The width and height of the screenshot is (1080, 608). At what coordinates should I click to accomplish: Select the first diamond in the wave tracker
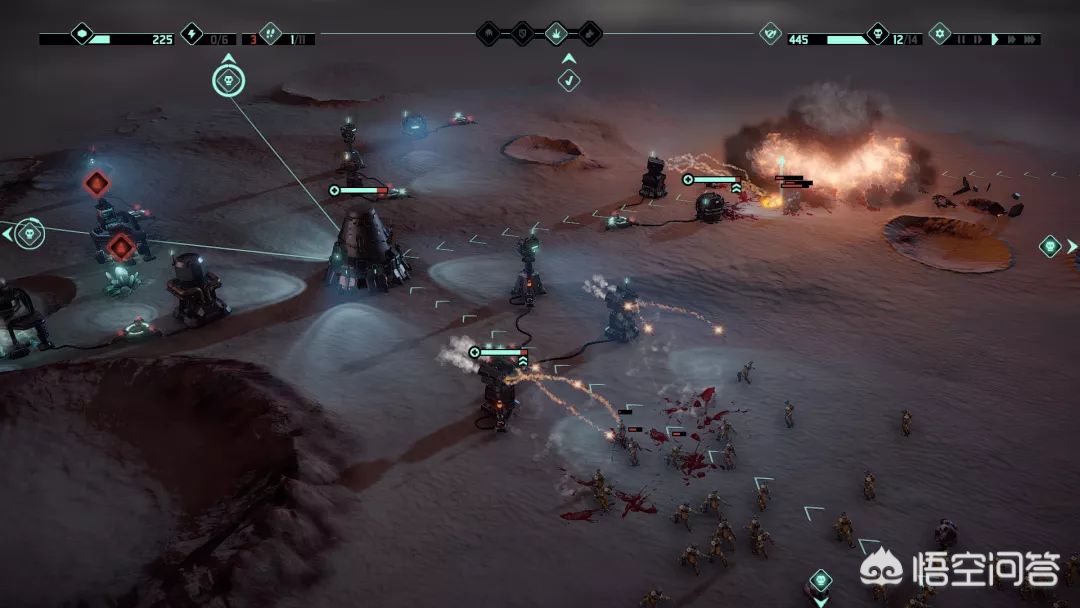(x=488, y=34)
